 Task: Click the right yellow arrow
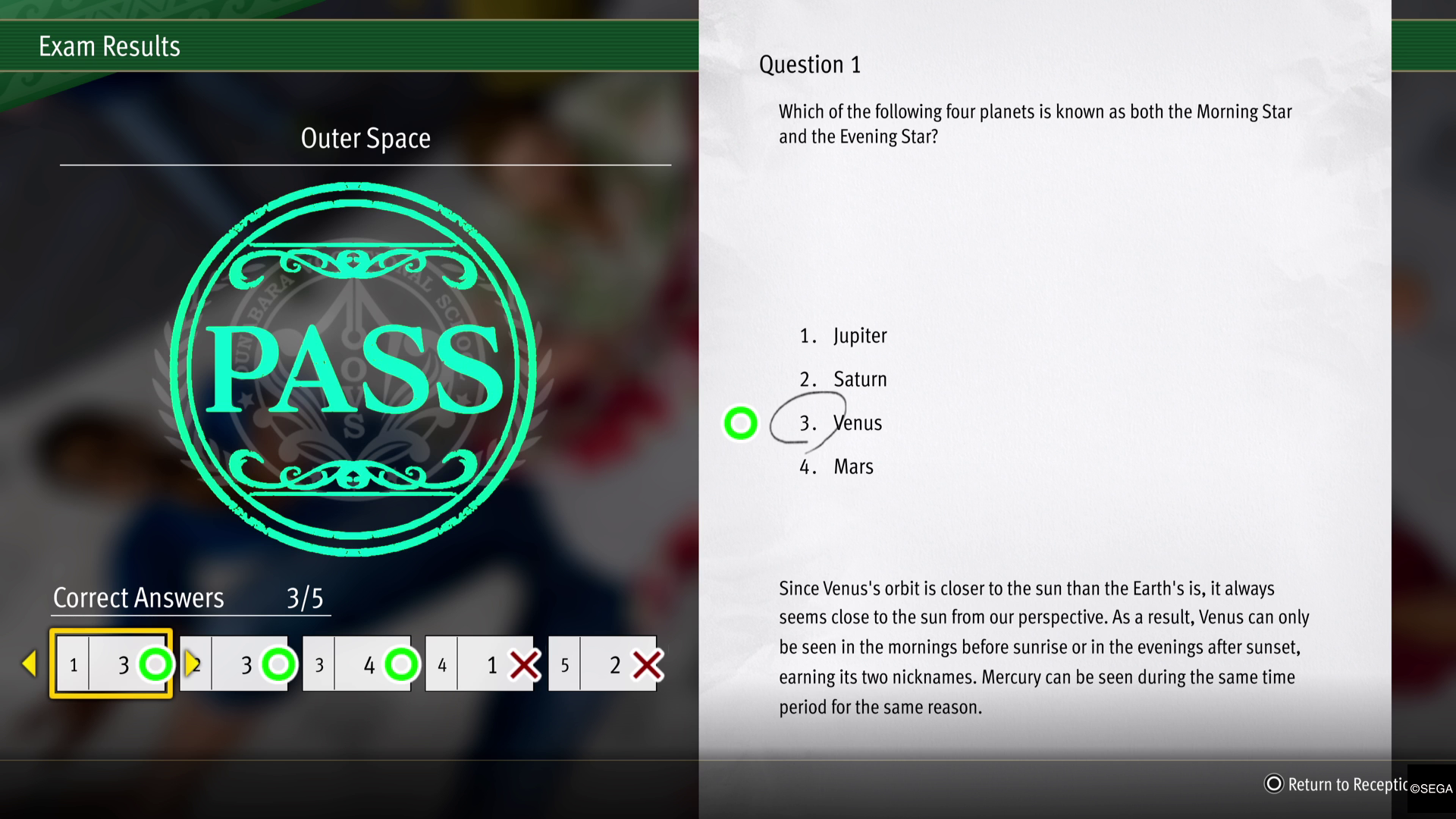coord(191,663)
